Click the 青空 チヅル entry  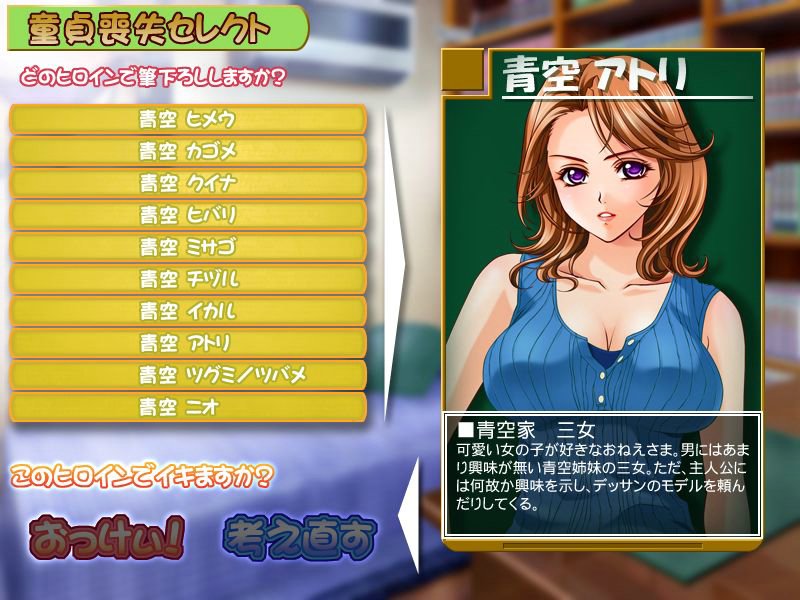coord(188,279)
